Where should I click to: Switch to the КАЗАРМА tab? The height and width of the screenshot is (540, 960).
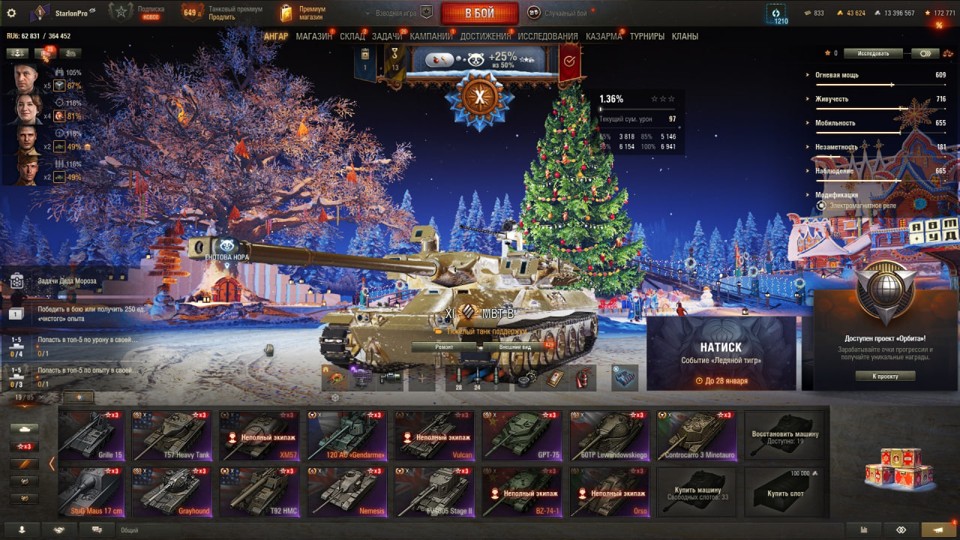point(604,37)
